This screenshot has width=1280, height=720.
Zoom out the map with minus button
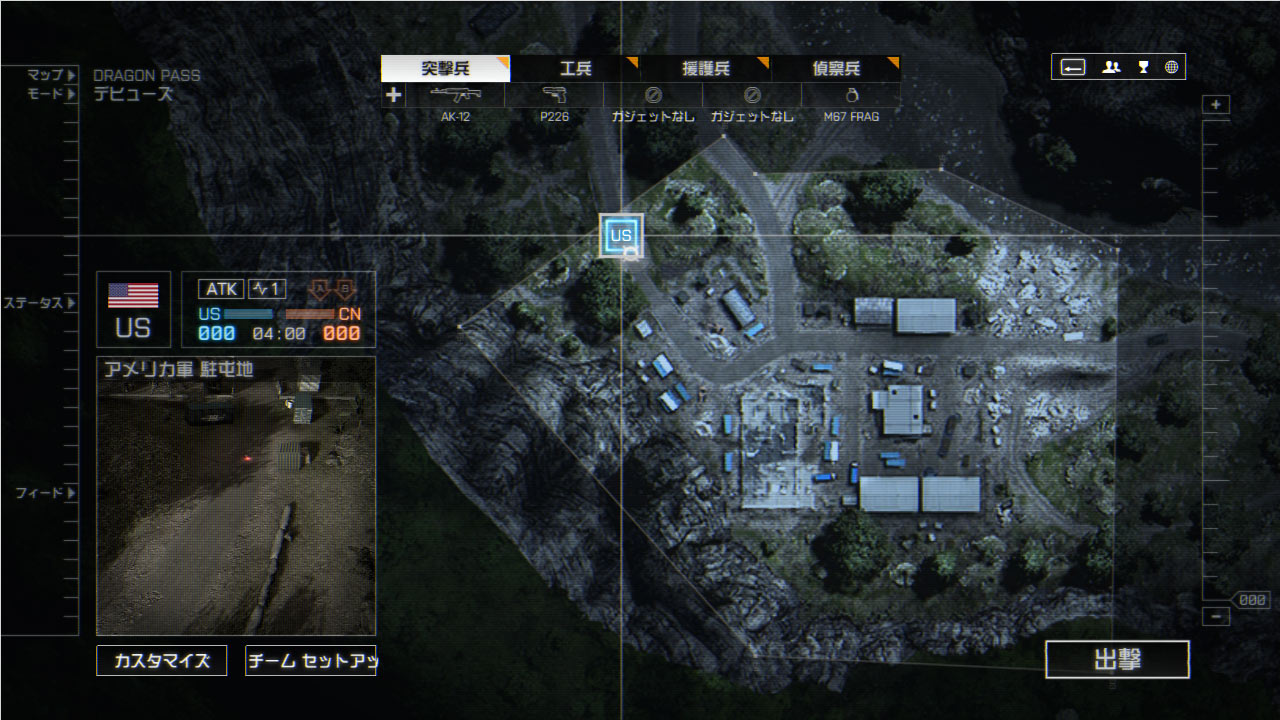[1216, 617]
